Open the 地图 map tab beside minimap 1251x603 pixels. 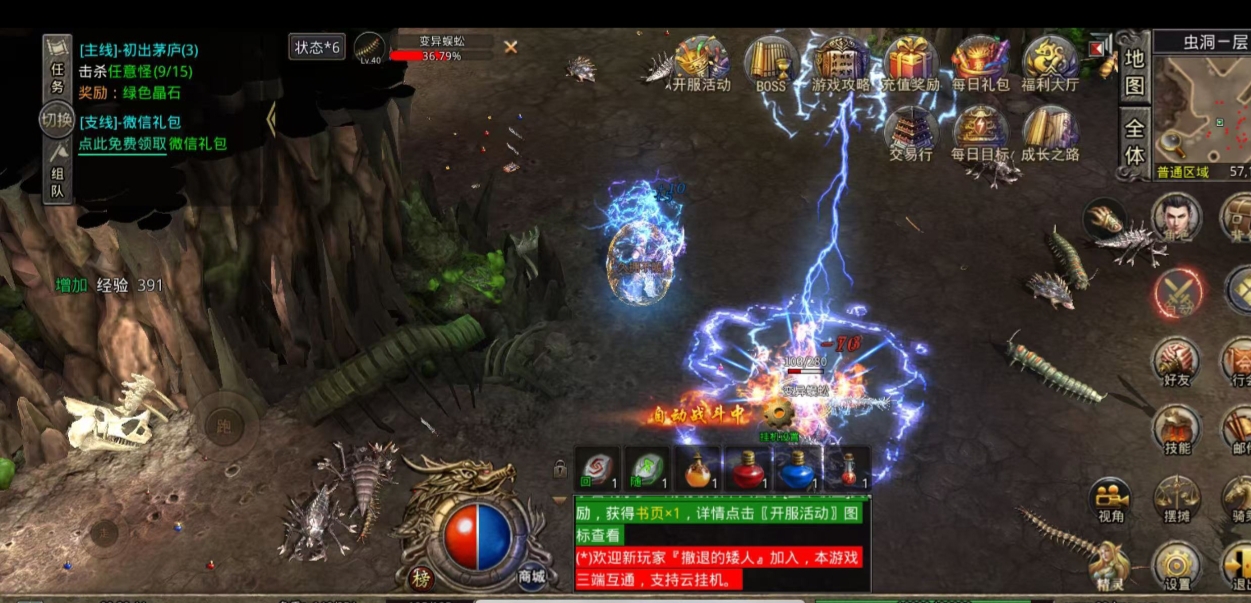(1134, 72)
